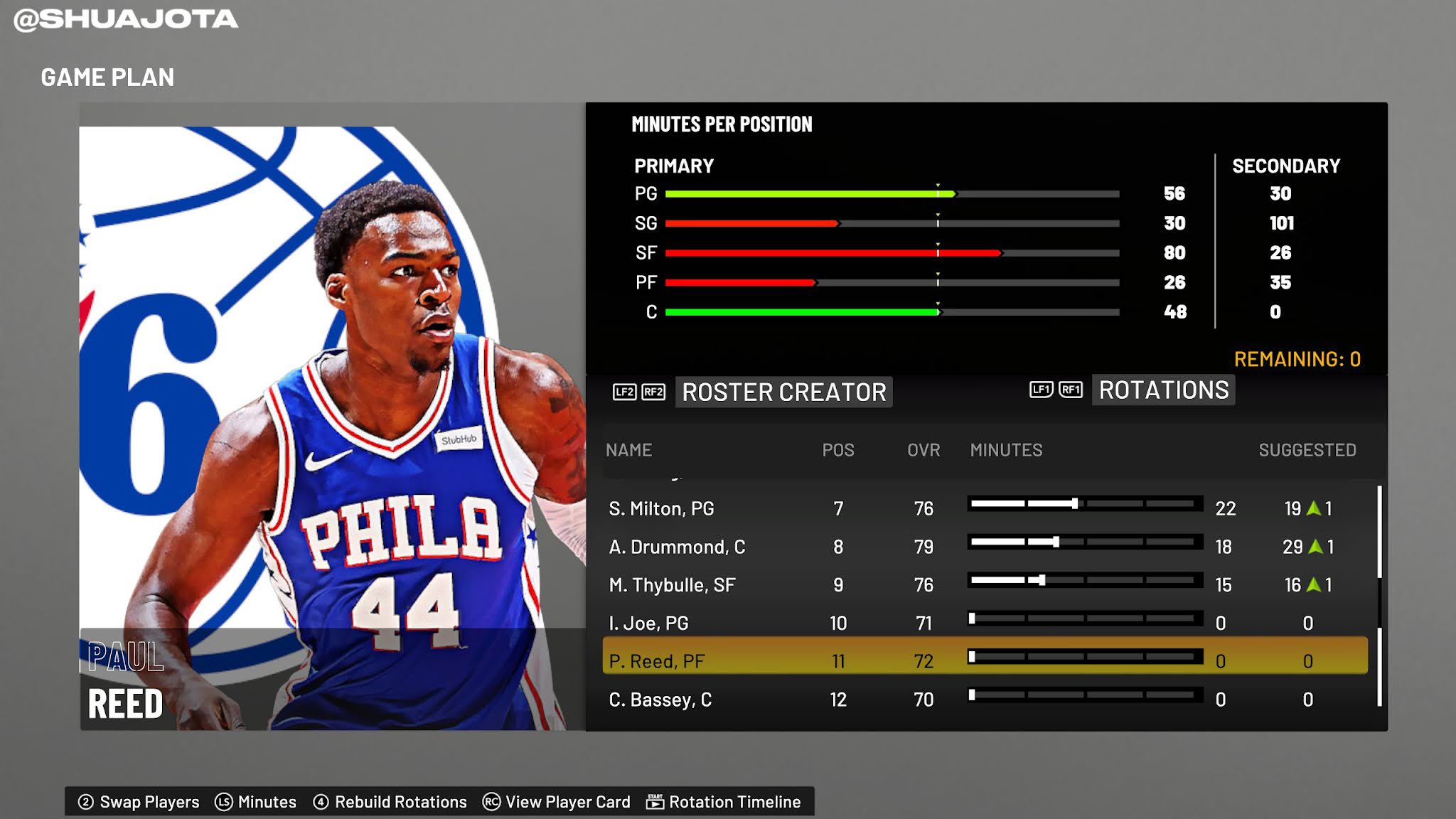Click the RC View Player Card icon

(491, 802)
